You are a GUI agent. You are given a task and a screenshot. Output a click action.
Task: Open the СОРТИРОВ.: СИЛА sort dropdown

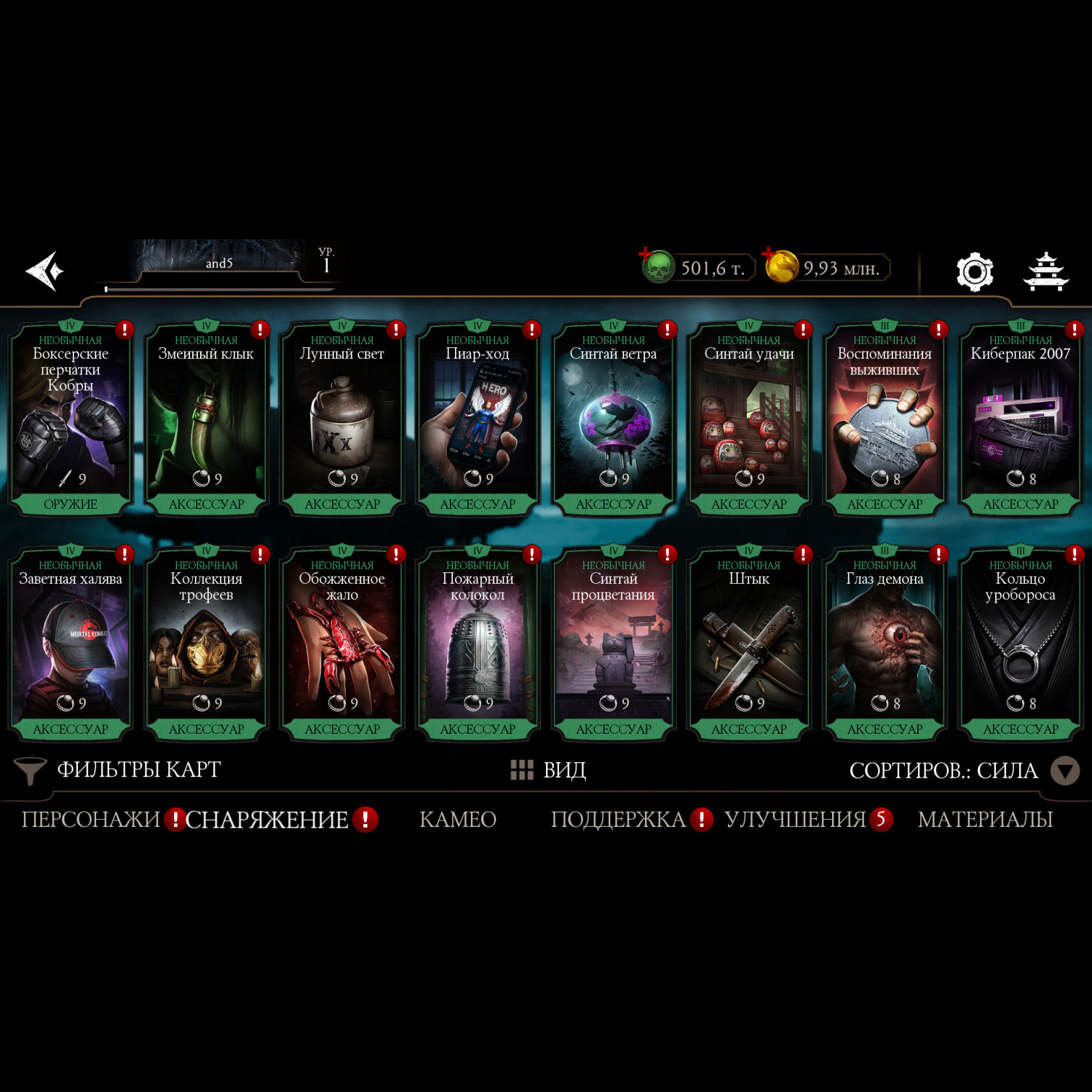click(x=962, y=770)
